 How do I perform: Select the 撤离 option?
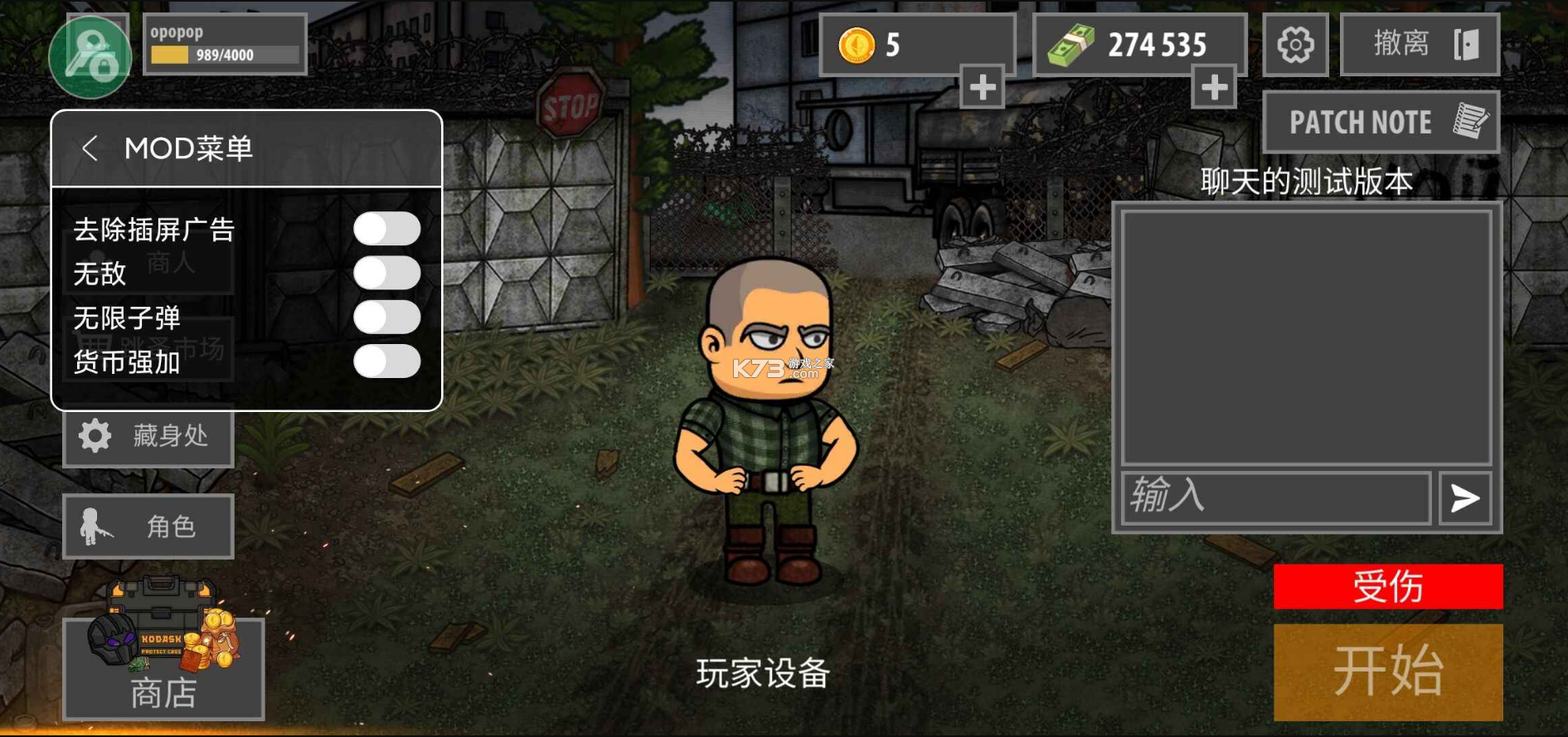pos(1419,44)
